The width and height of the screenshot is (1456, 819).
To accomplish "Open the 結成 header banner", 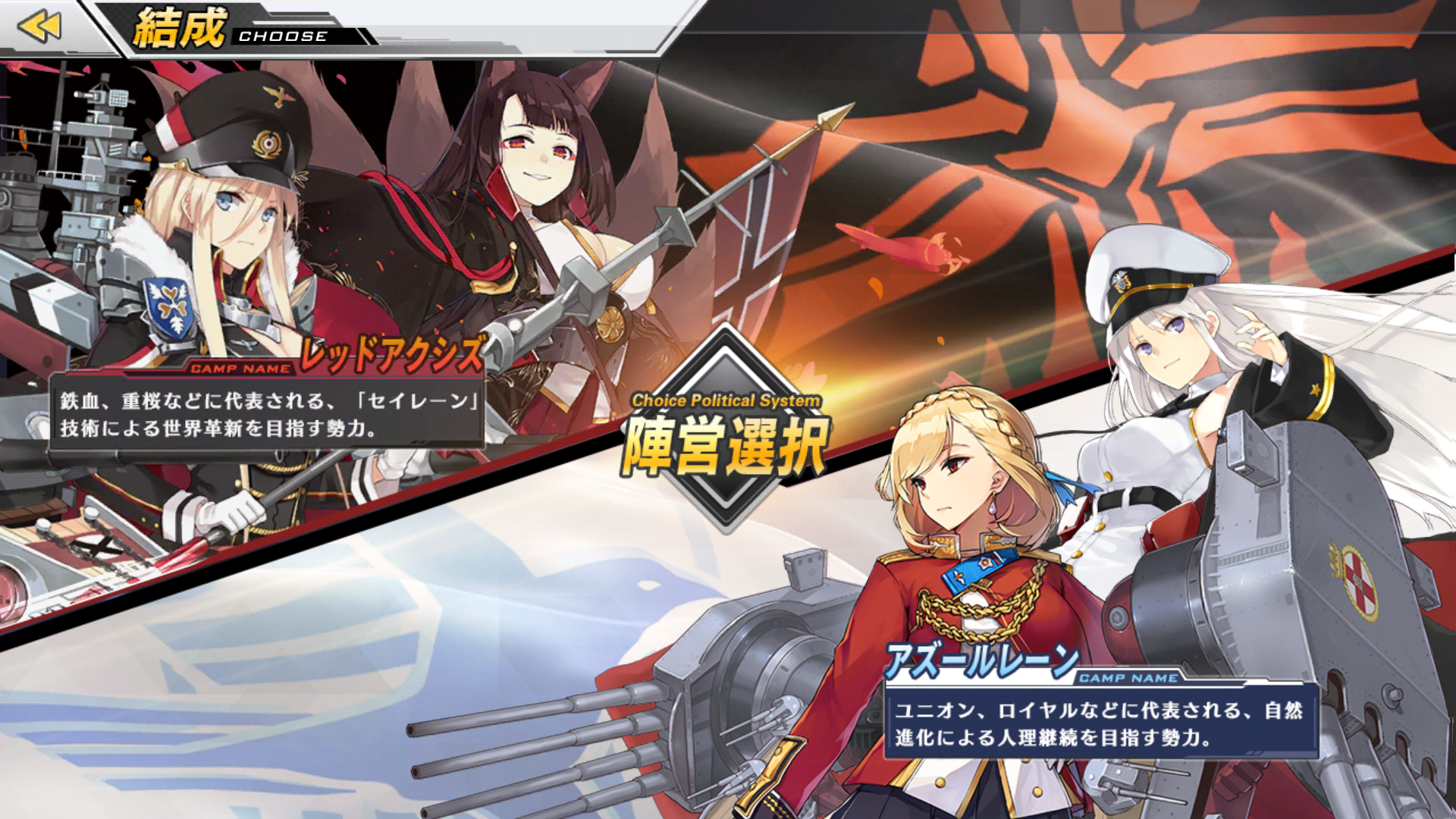I will tap(227, 27).
